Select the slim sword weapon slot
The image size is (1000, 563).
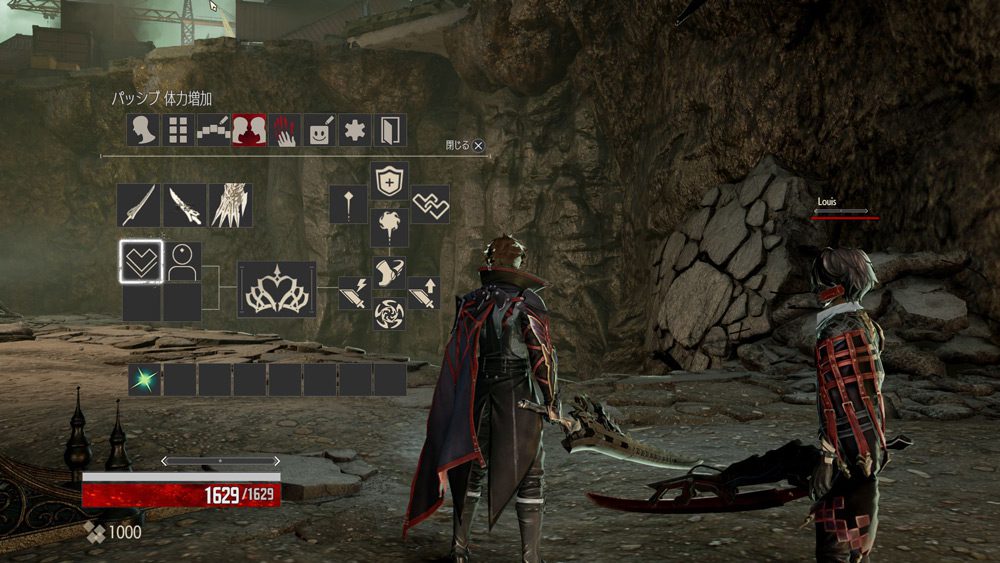[138, 205]
